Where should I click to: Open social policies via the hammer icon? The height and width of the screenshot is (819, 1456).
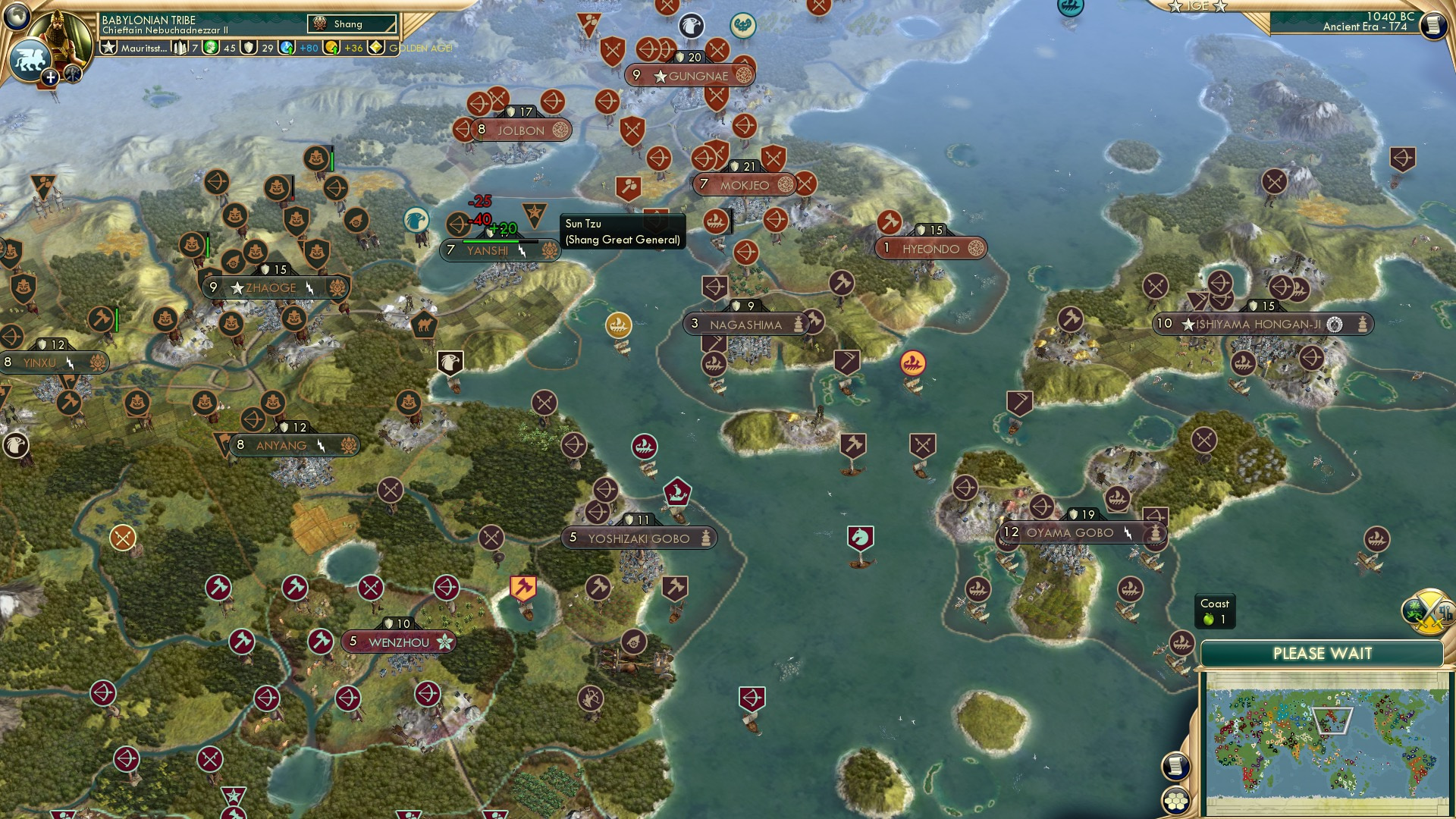[x=71, y=74]
